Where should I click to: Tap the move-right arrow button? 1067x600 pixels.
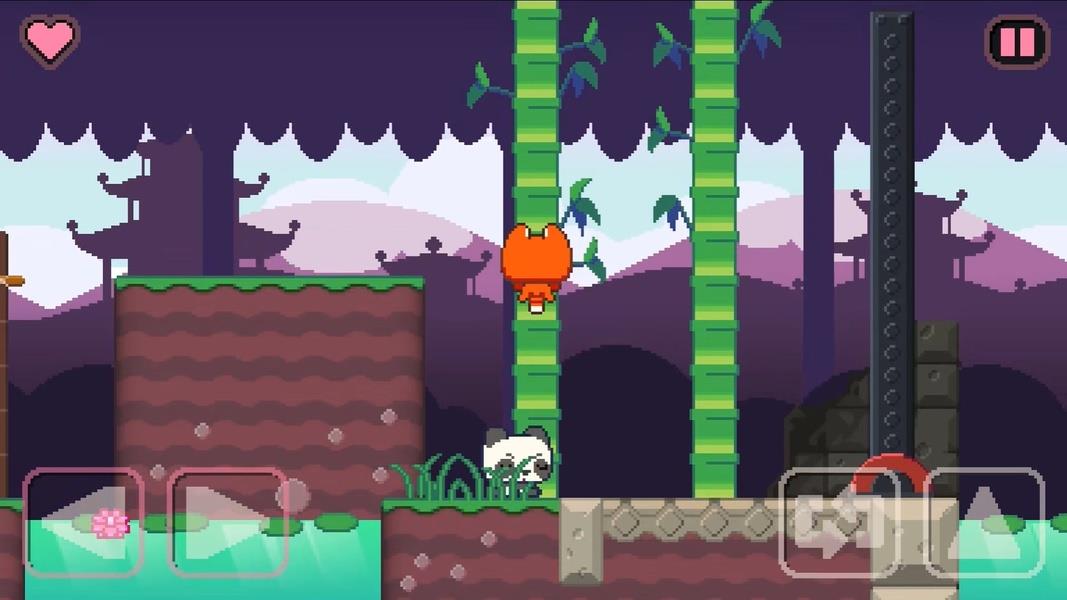pos(228,523)
